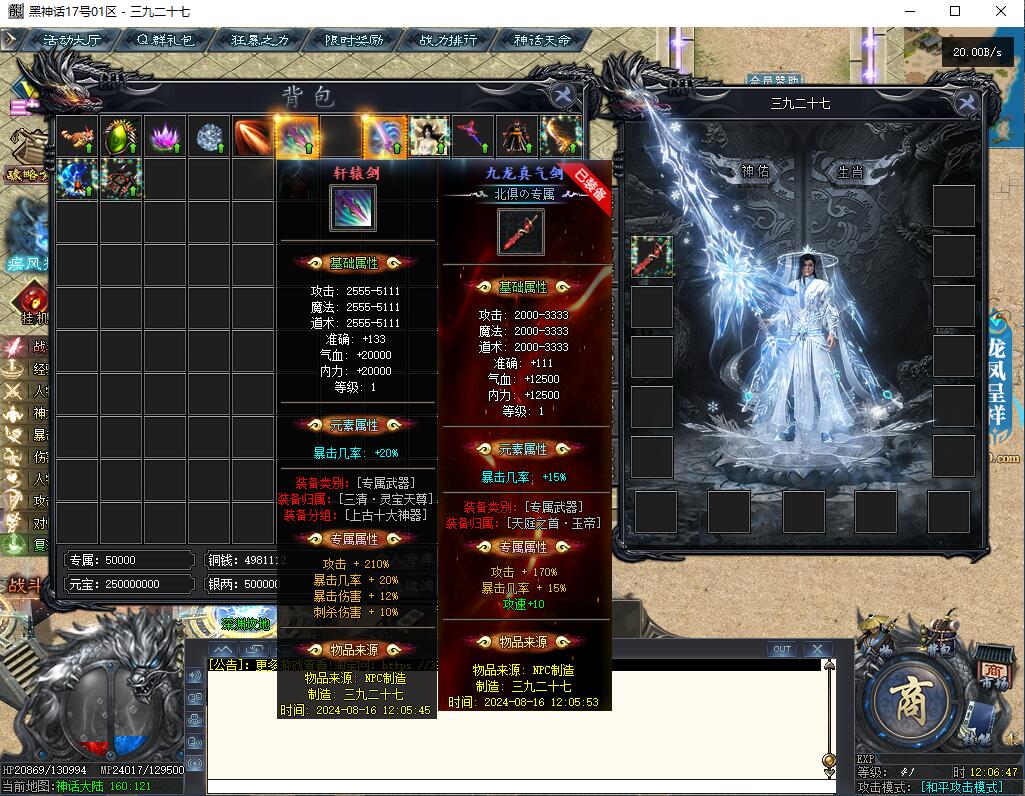Open the 神话天命 menu tab
The image size is (1025, 796).
pos(542,41)
